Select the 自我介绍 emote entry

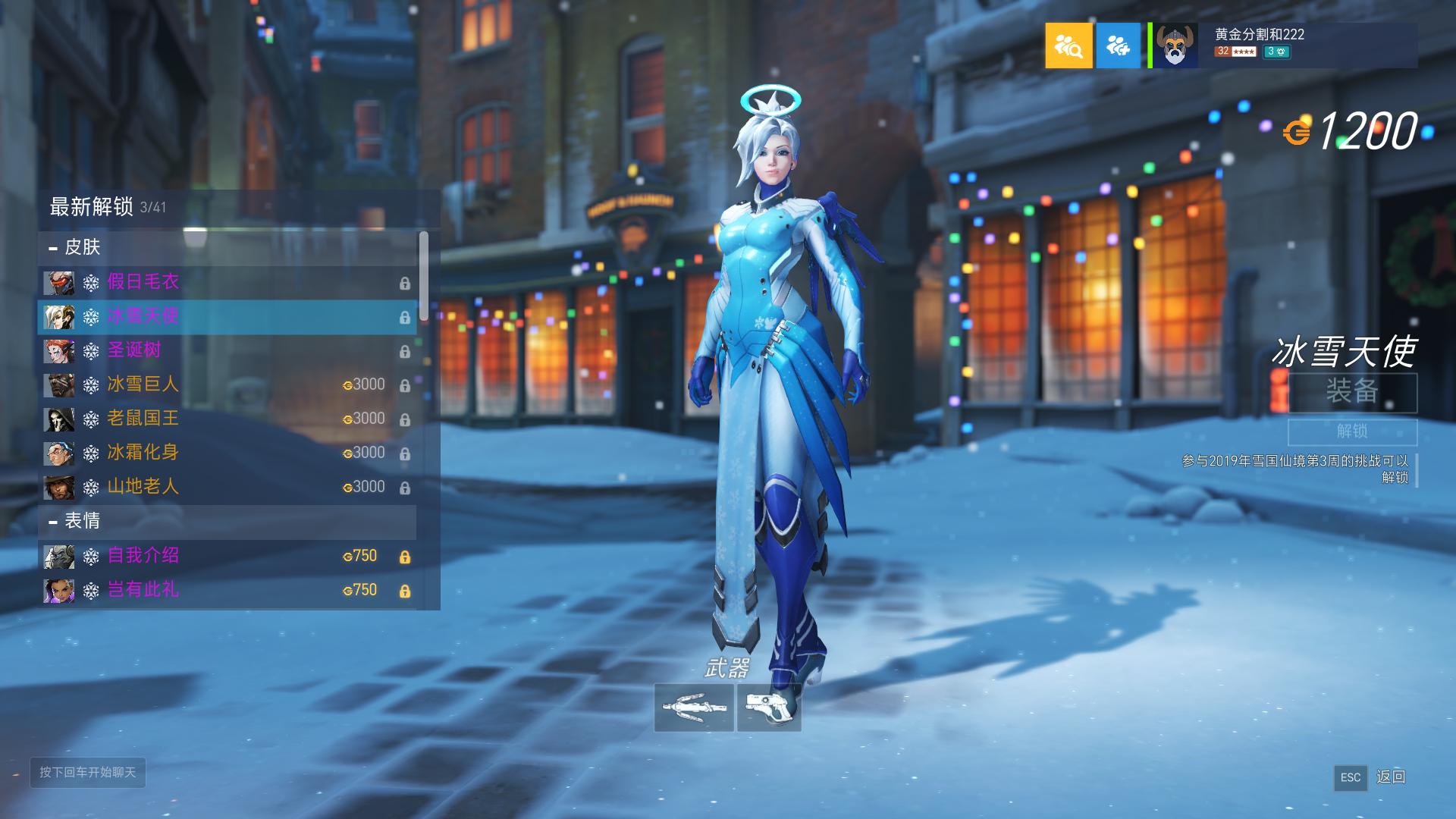[x=226, y=556]
